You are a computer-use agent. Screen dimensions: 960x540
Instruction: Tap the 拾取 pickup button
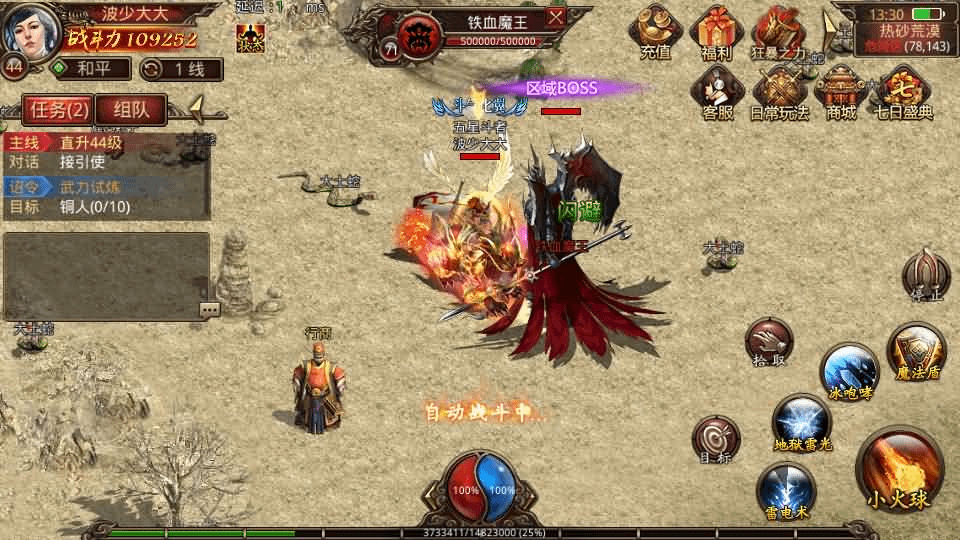coord(769,345)
